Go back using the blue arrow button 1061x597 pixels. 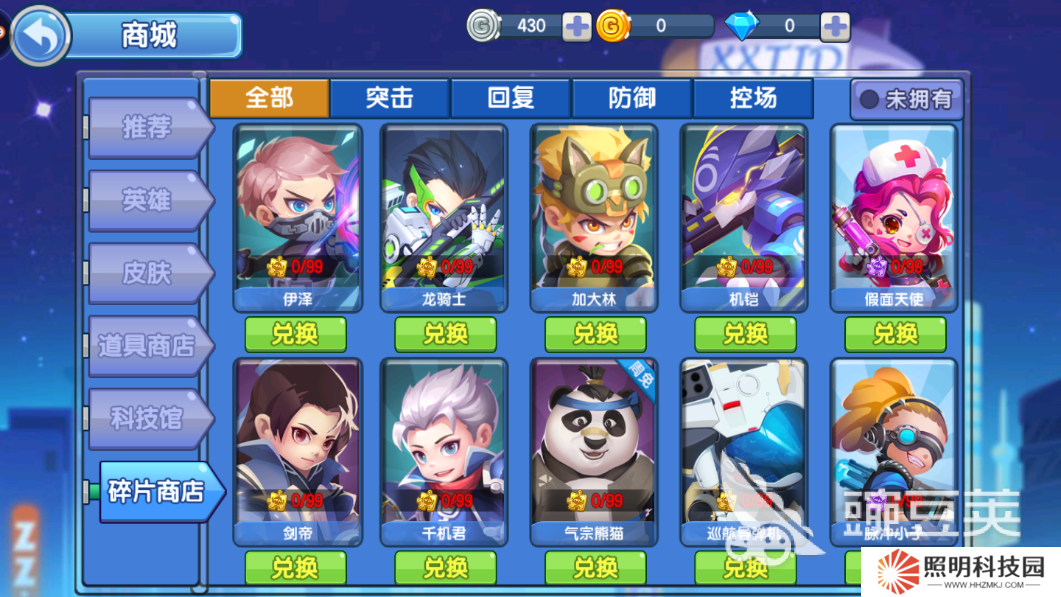pyautogui.click(x=40, y=35)
